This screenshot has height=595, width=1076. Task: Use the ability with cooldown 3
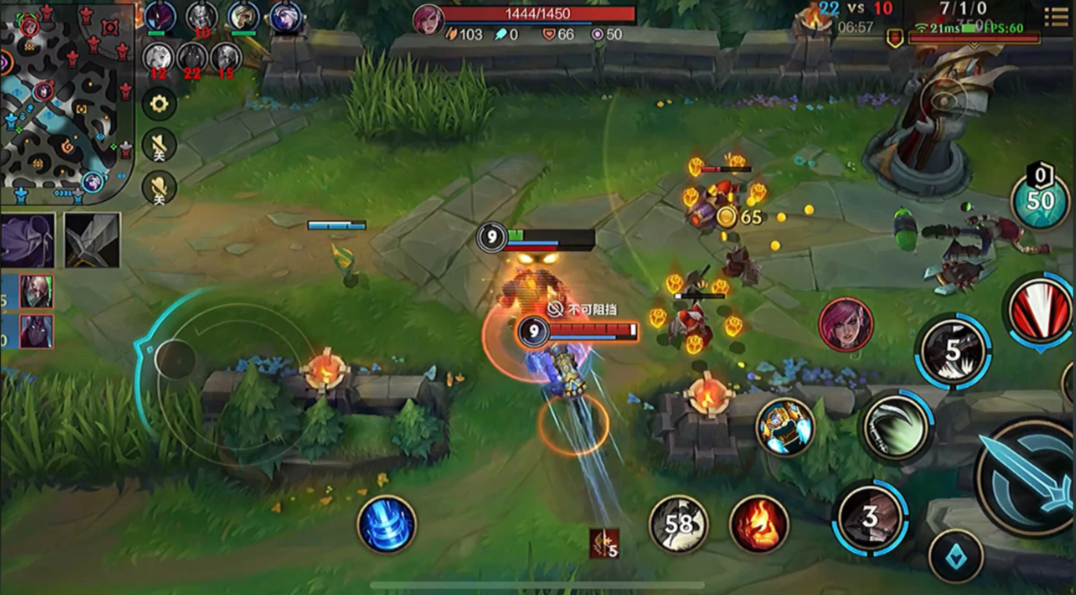click(x=870, y=517)
